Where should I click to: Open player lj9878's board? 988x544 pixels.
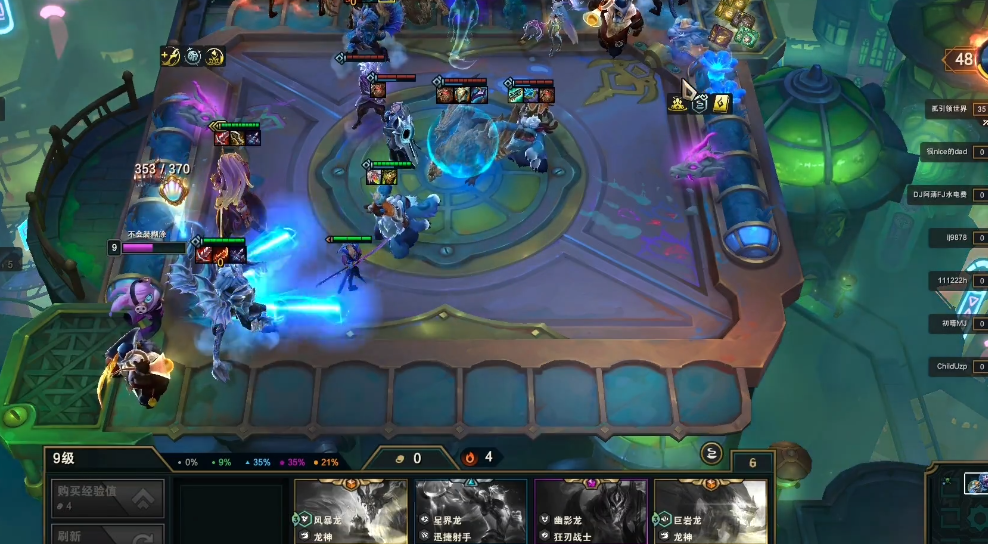tap(951, 238)
